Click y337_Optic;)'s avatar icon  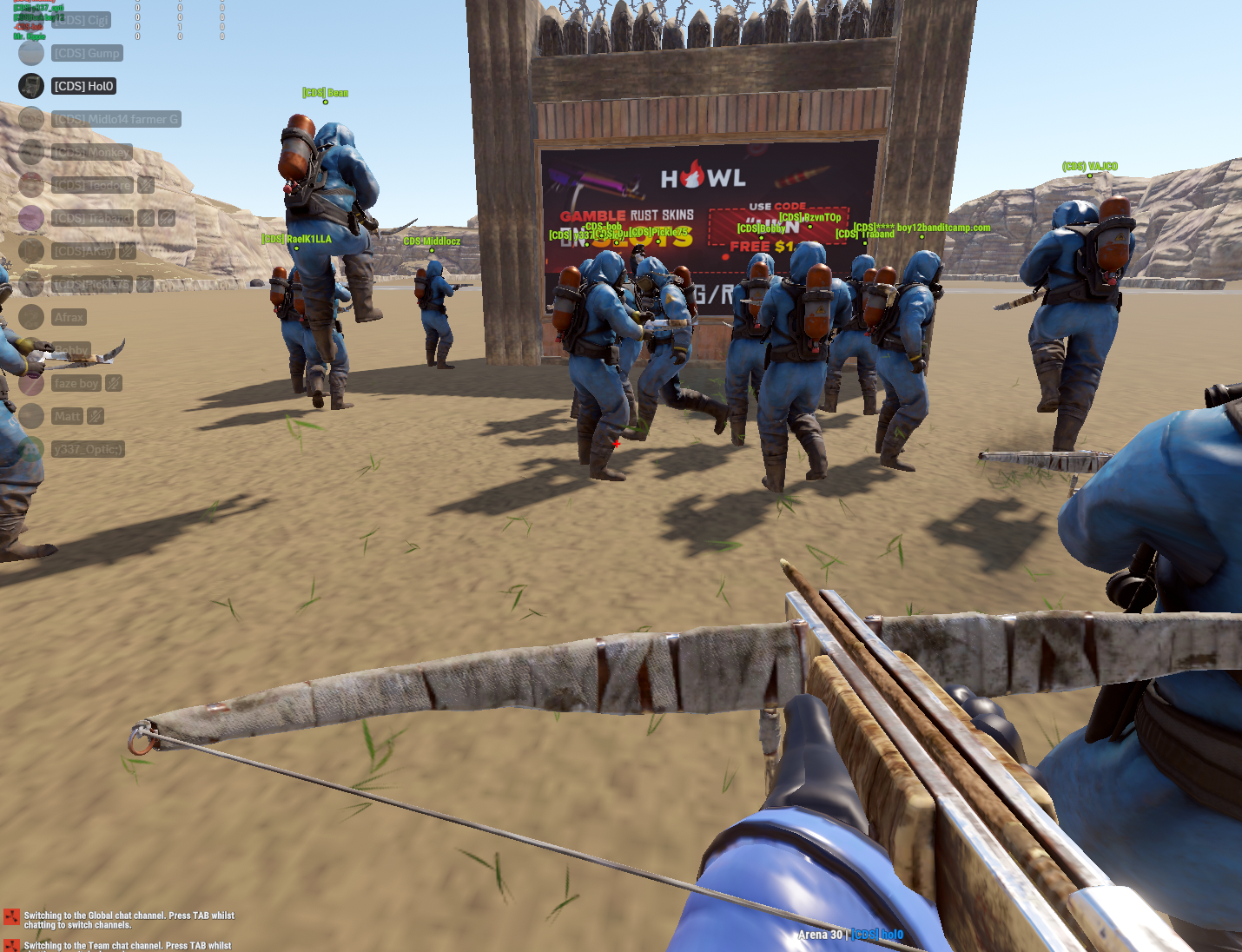coord(31,449)
